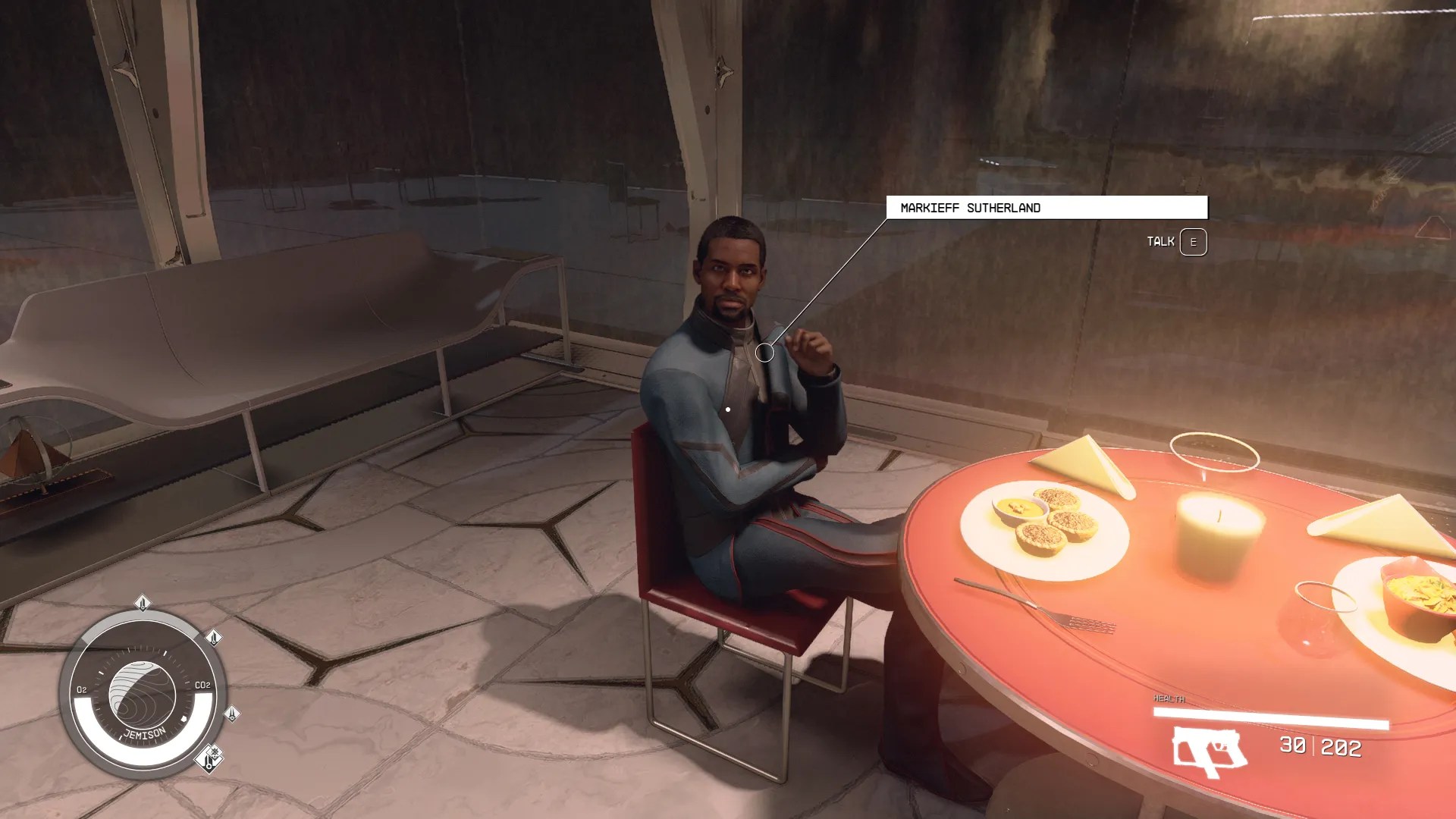
Task: Toggle the CO2 indicator on the environment dial
Action: coord(203,686)
